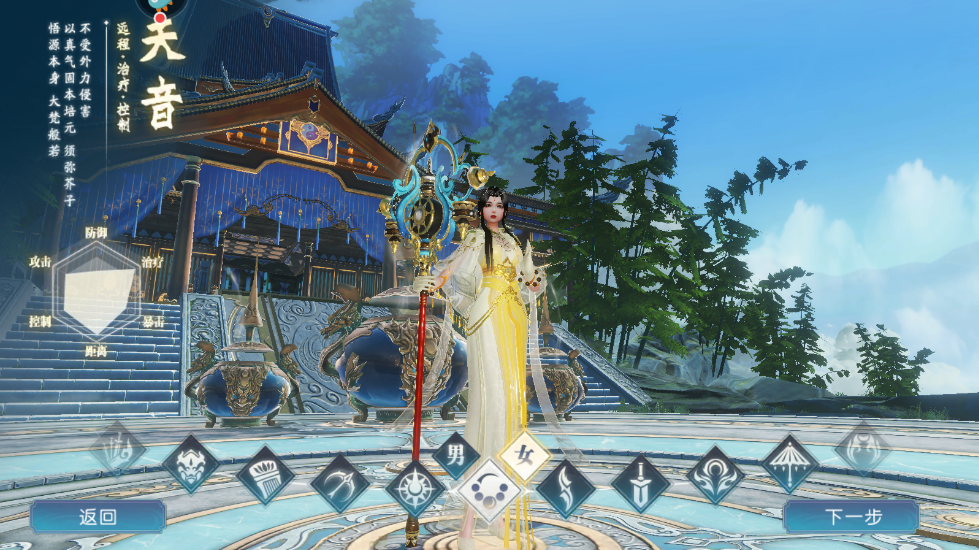Click the faded leftmost class icon
Image resolution: width=979 pixels, height=550 pixels.
118,448
